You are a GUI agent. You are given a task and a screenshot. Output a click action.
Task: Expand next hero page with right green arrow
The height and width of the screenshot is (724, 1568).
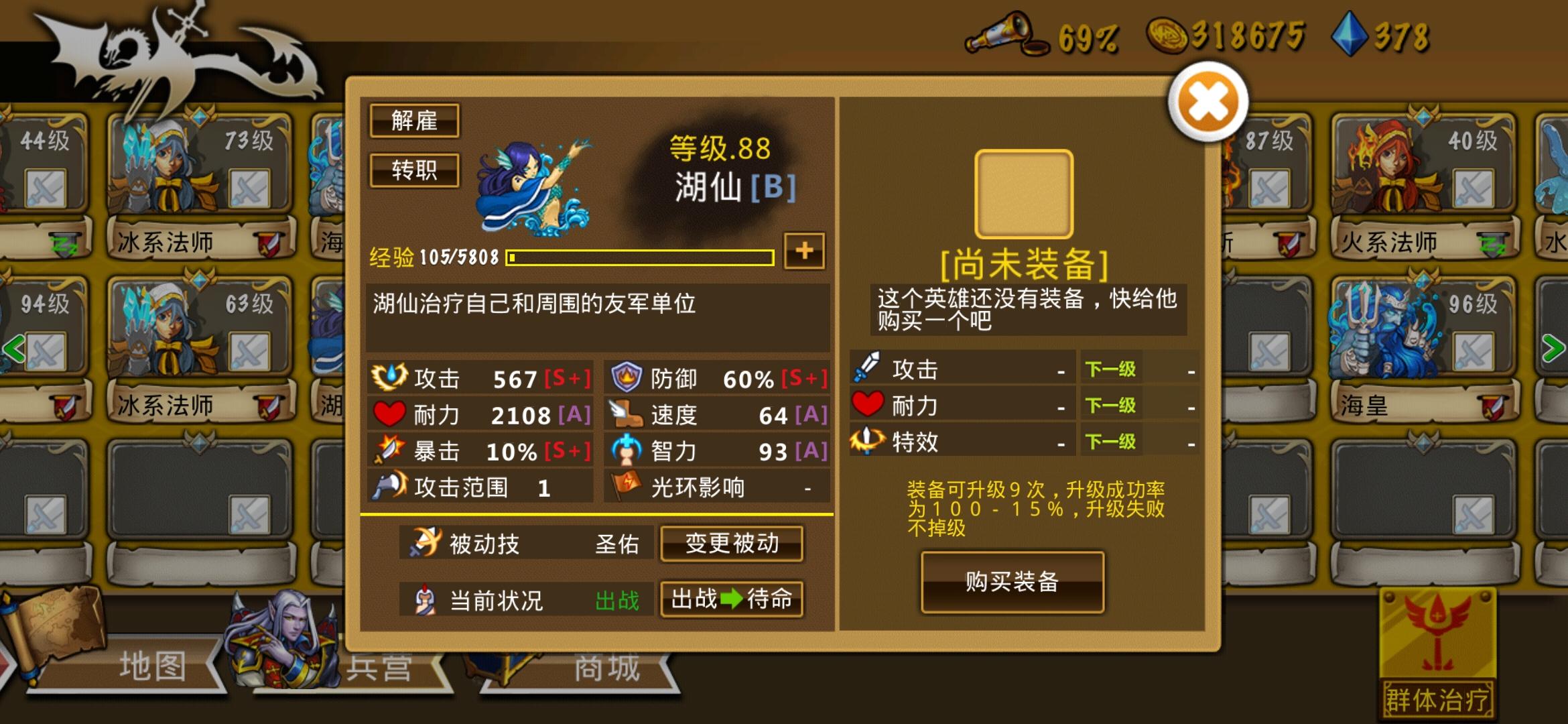[x=1553, y=349]
